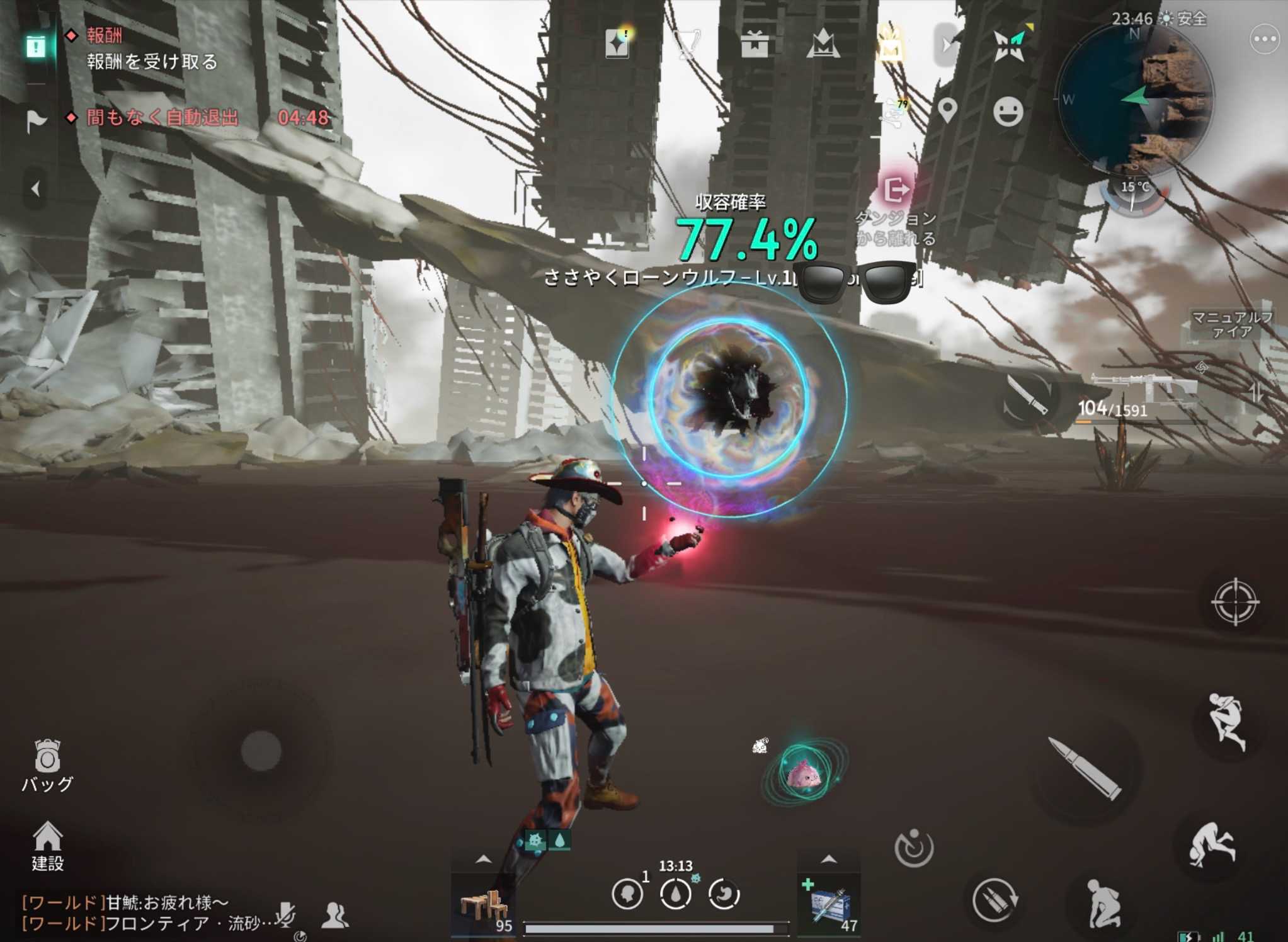Open the three-dots more options menu

point(1263,39)
